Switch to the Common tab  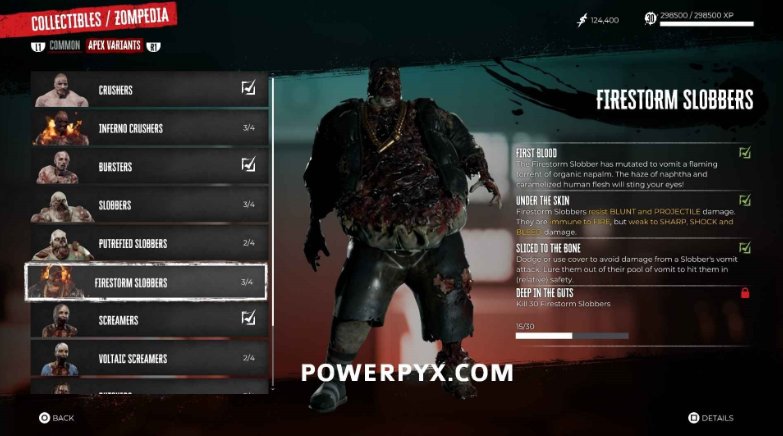pos(65,46)
